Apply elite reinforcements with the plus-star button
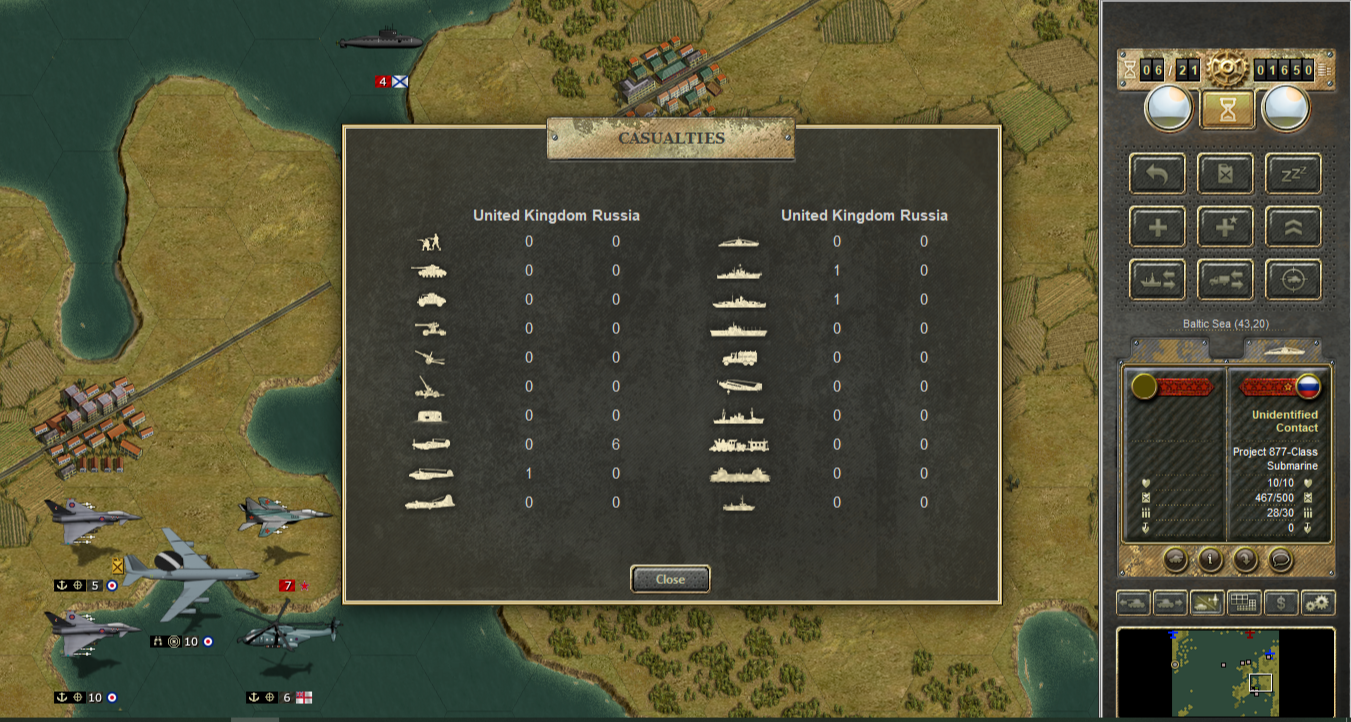 click(1225, 227)
